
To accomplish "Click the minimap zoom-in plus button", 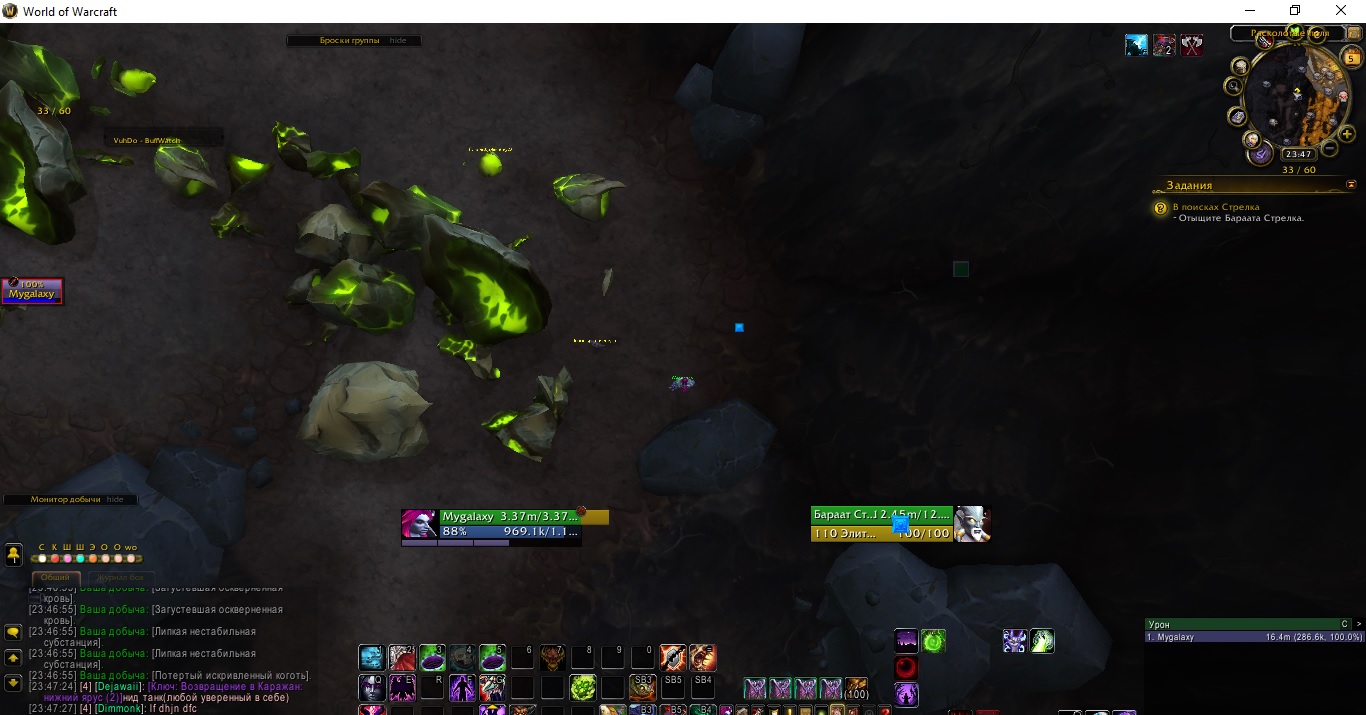I will 1348,134.
